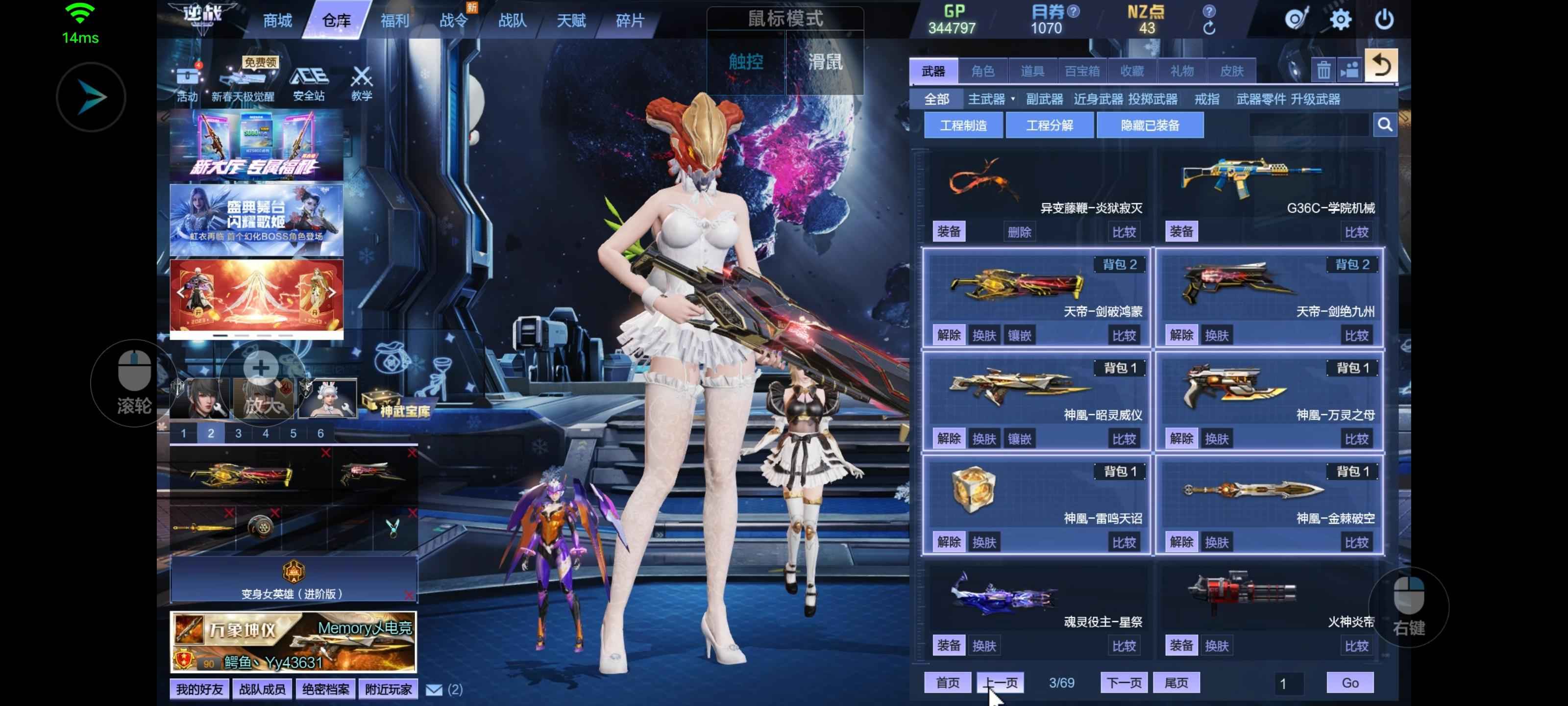Screen dimensions: 1568x706
Task: Switch to the 角色 character tab
Action: click(982, 71)
